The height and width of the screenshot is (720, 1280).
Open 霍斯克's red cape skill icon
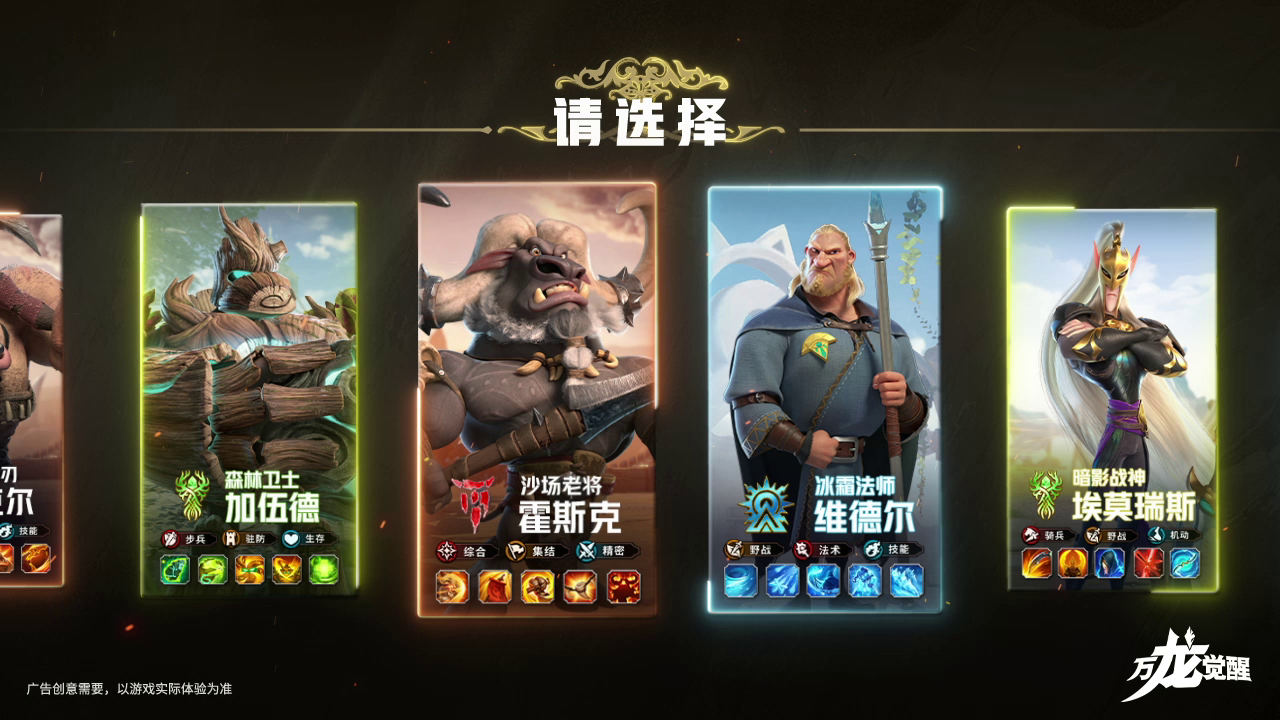point(494,586)
